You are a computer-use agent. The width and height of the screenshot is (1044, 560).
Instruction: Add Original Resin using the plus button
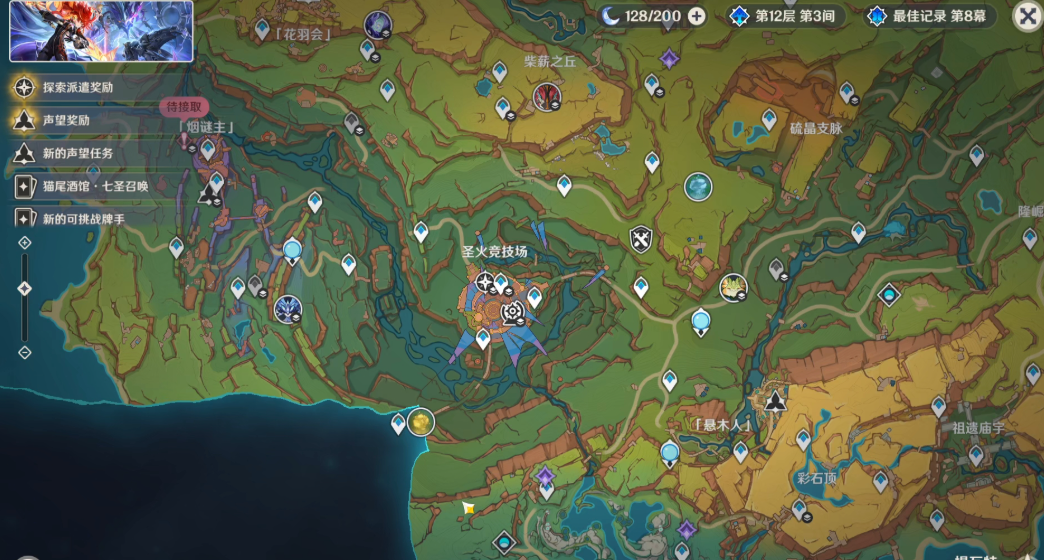pos(697,16)
